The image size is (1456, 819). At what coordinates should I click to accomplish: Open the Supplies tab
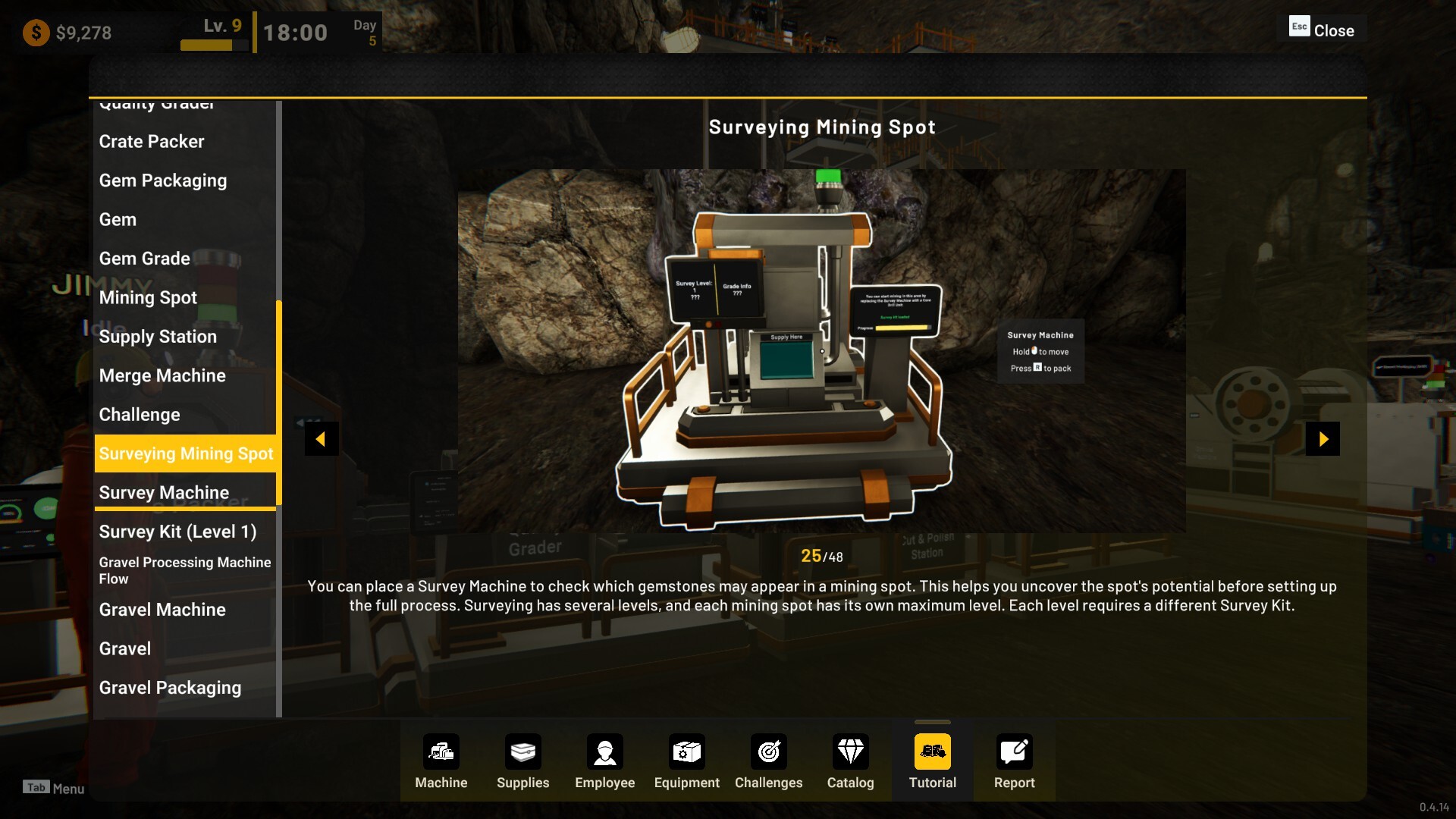(523, 761)
